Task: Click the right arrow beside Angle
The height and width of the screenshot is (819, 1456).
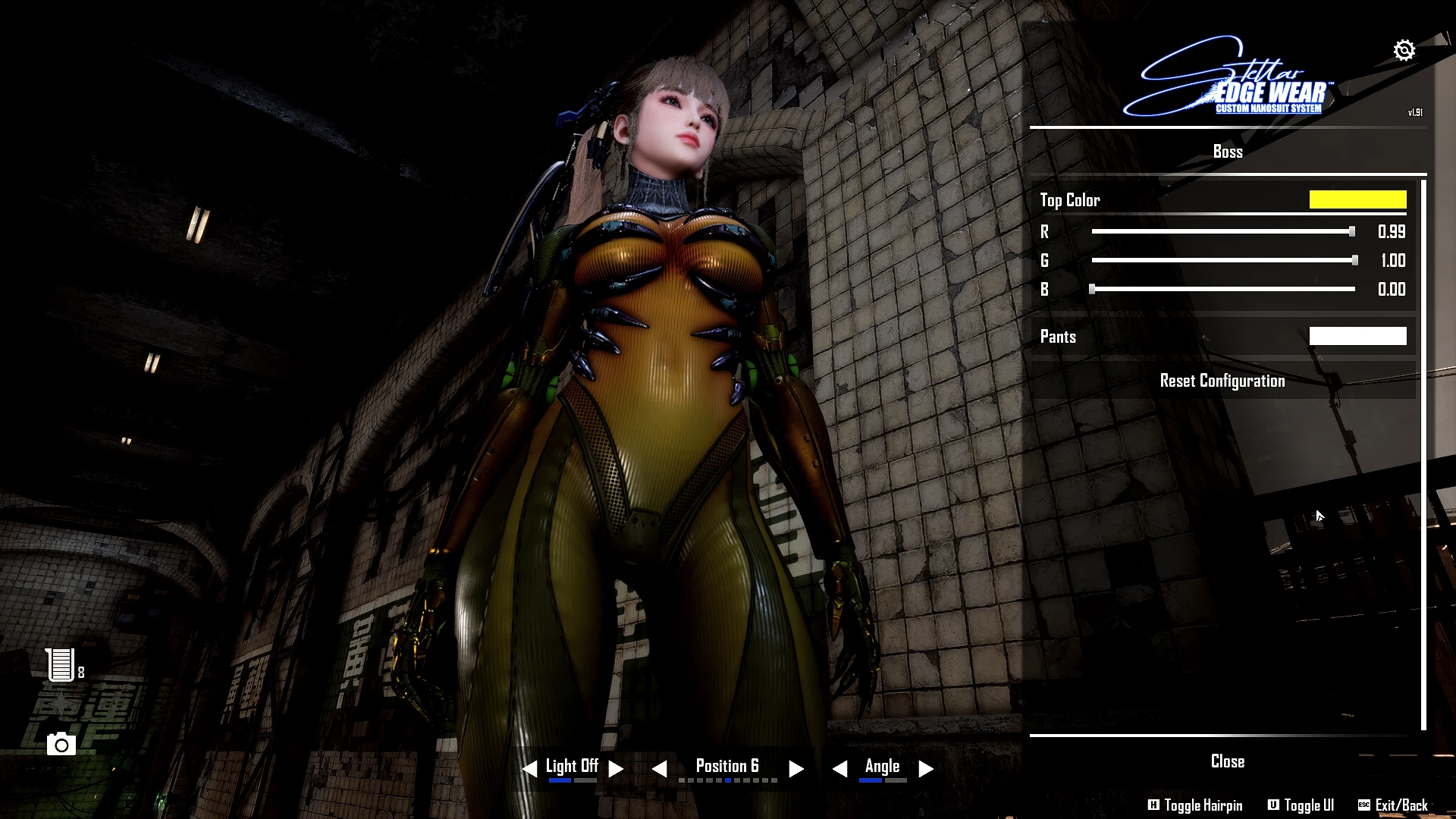Action: pyautogui.click(x=925, y=768)
